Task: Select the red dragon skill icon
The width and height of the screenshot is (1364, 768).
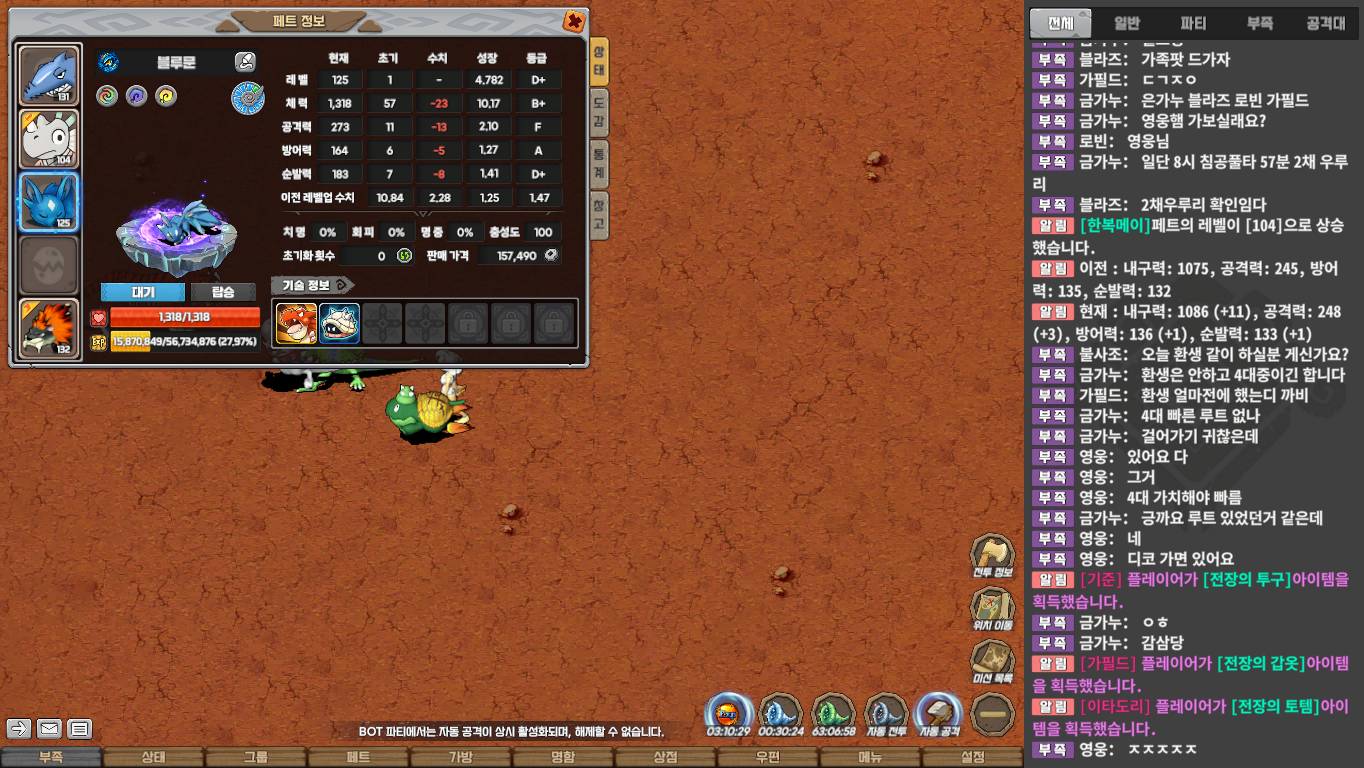Action: click(296, 323)
